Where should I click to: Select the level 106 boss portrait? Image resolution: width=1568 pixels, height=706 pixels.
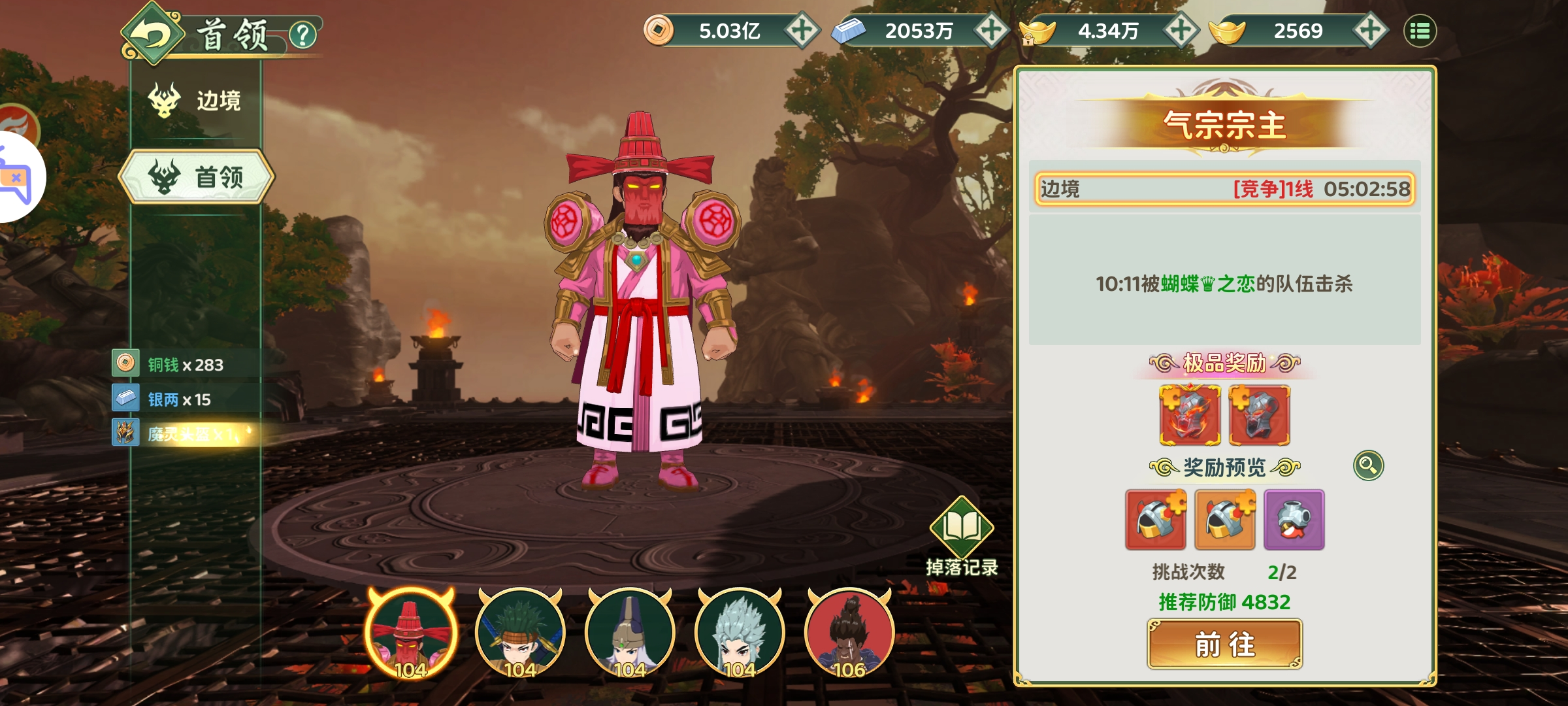pos(849,633)
